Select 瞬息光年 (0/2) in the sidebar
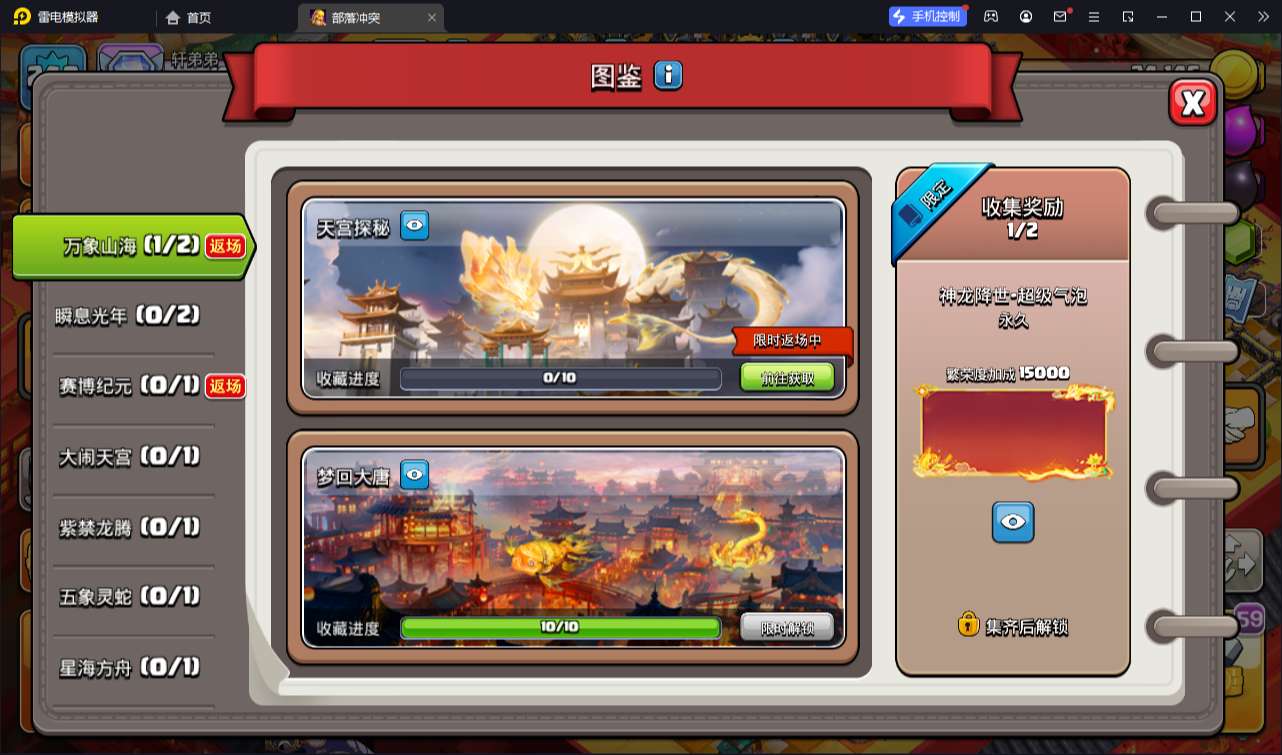 tap(128, 316)
